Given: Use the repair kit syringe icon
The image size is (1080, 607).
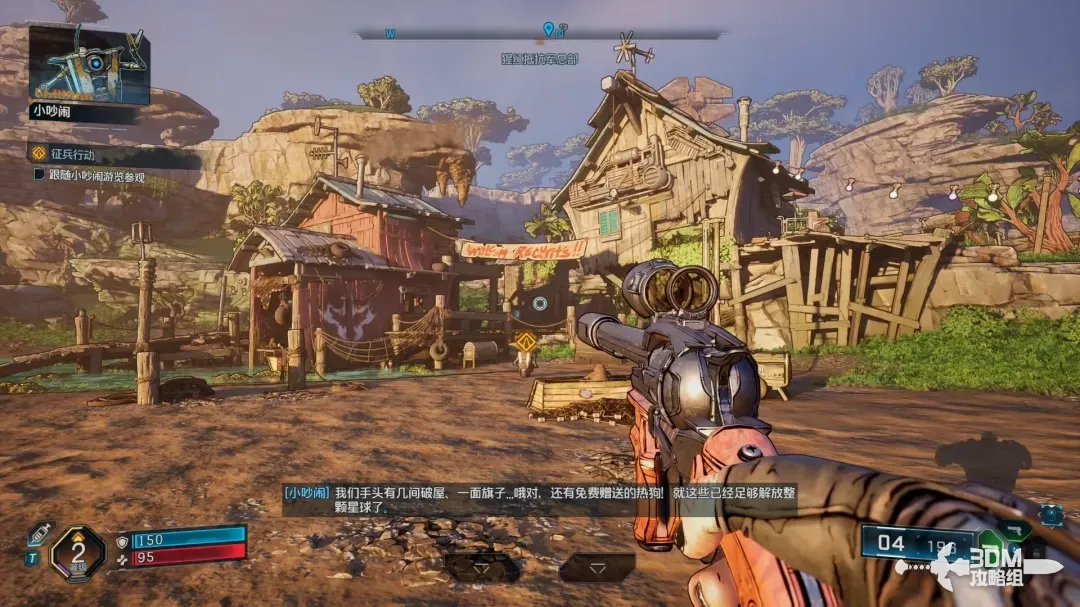Looking at the screenshot, I should [38, 533].
